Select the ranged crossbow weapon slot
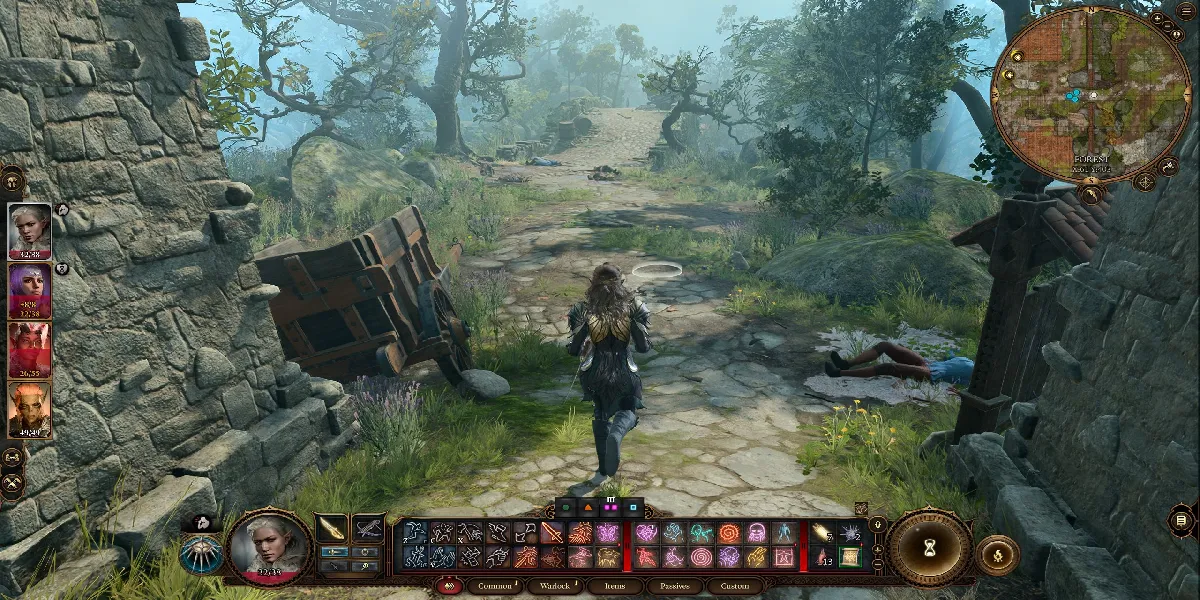Viewport: 1200px width, 600px height. pyautogui.click(x=368, y=528)
